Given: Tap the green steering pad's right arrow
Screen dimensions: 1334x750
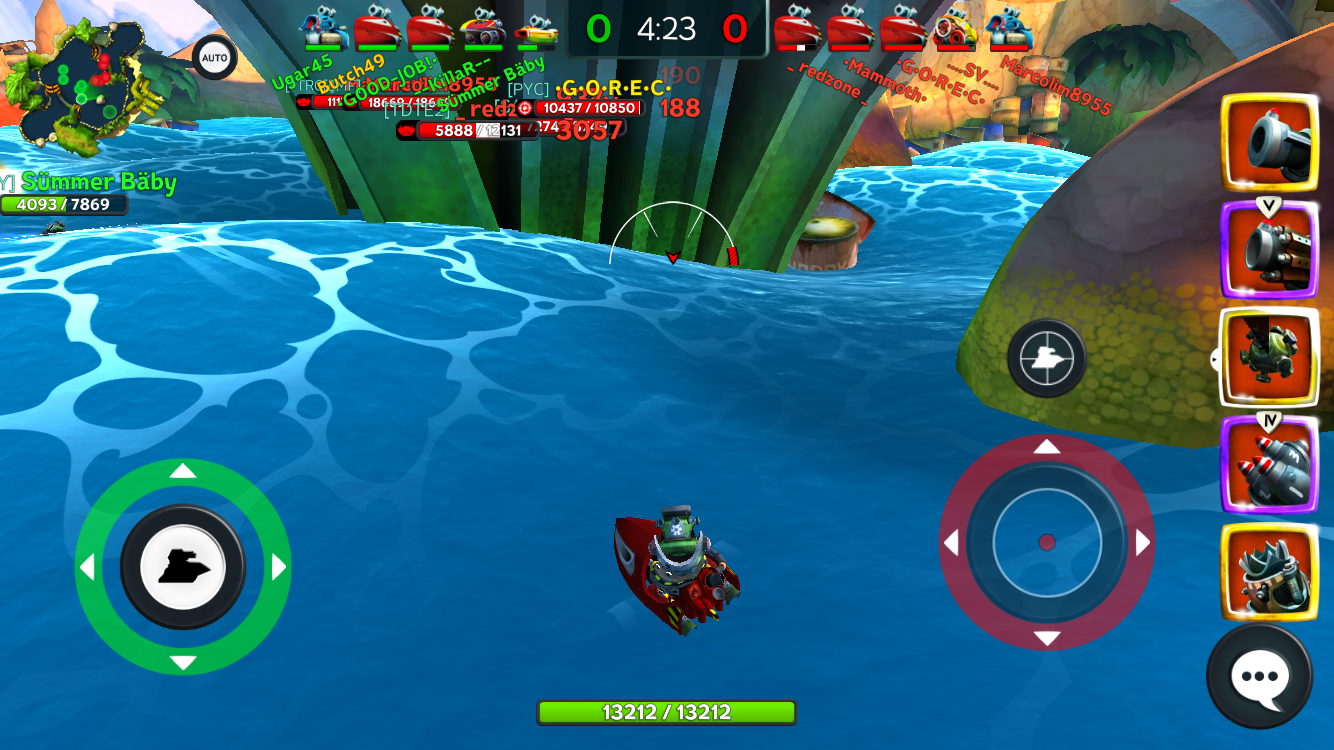Looking at the screenshot, I should click(279, 568).
